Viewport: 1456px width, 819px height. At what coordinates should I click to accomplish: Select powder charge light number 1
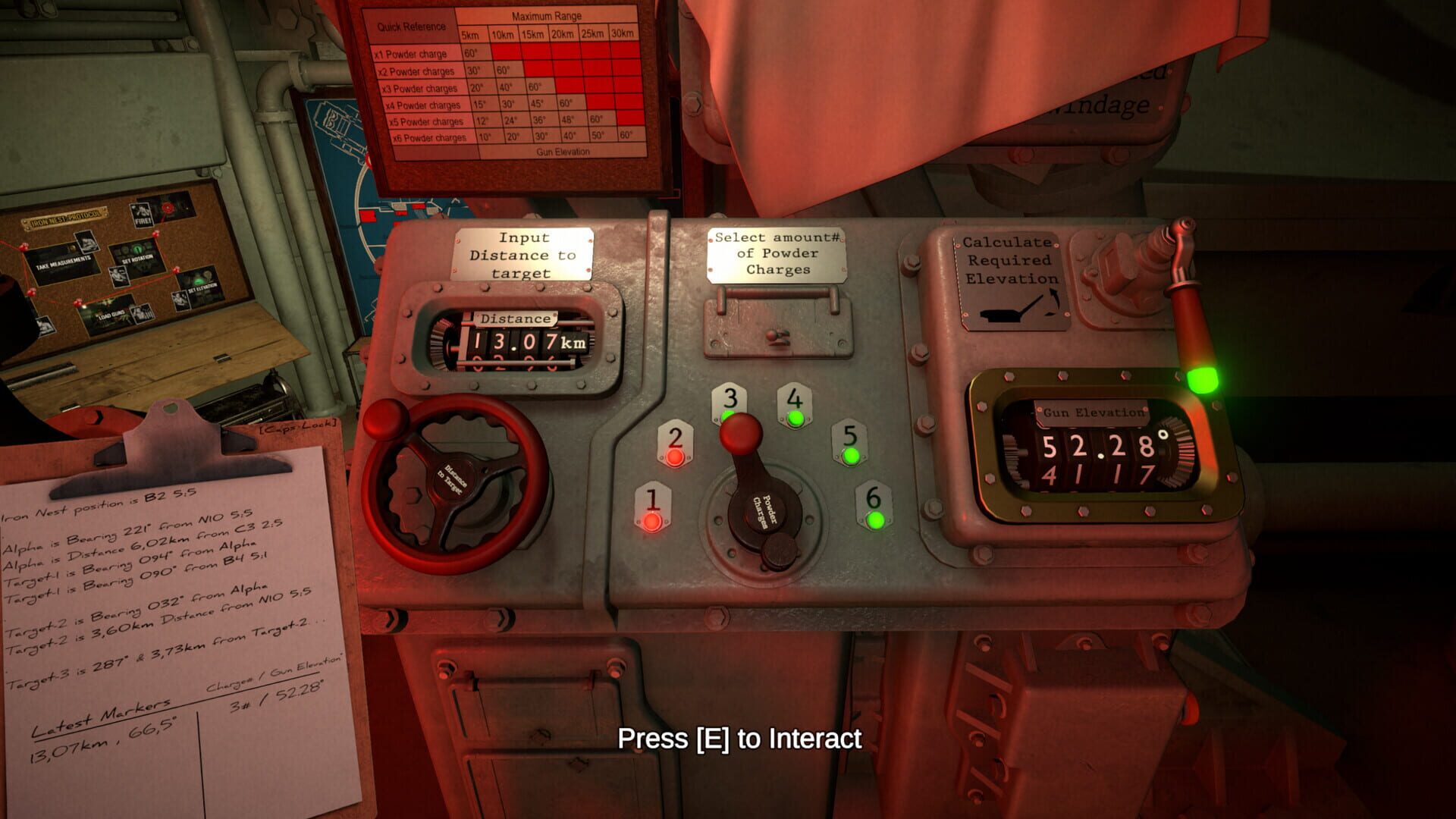652,519
